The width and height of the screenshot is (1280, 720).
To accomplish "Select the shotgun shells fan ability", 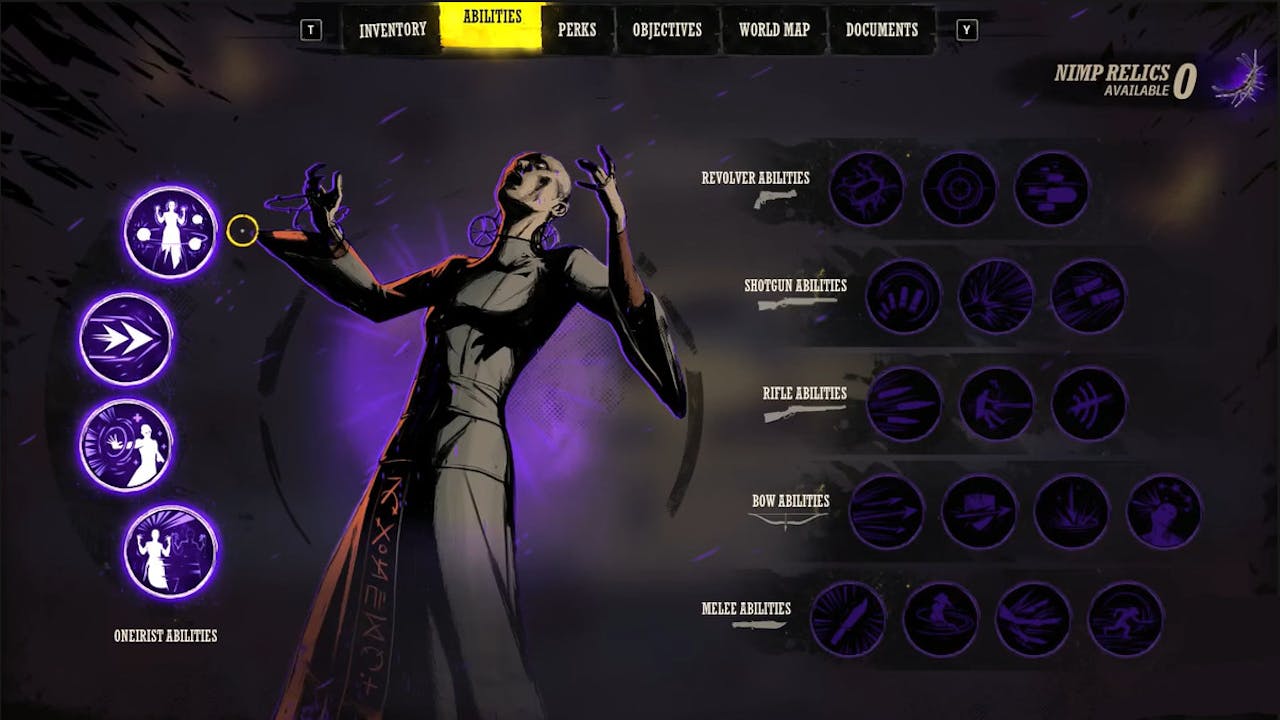I will tap(903, 296).
